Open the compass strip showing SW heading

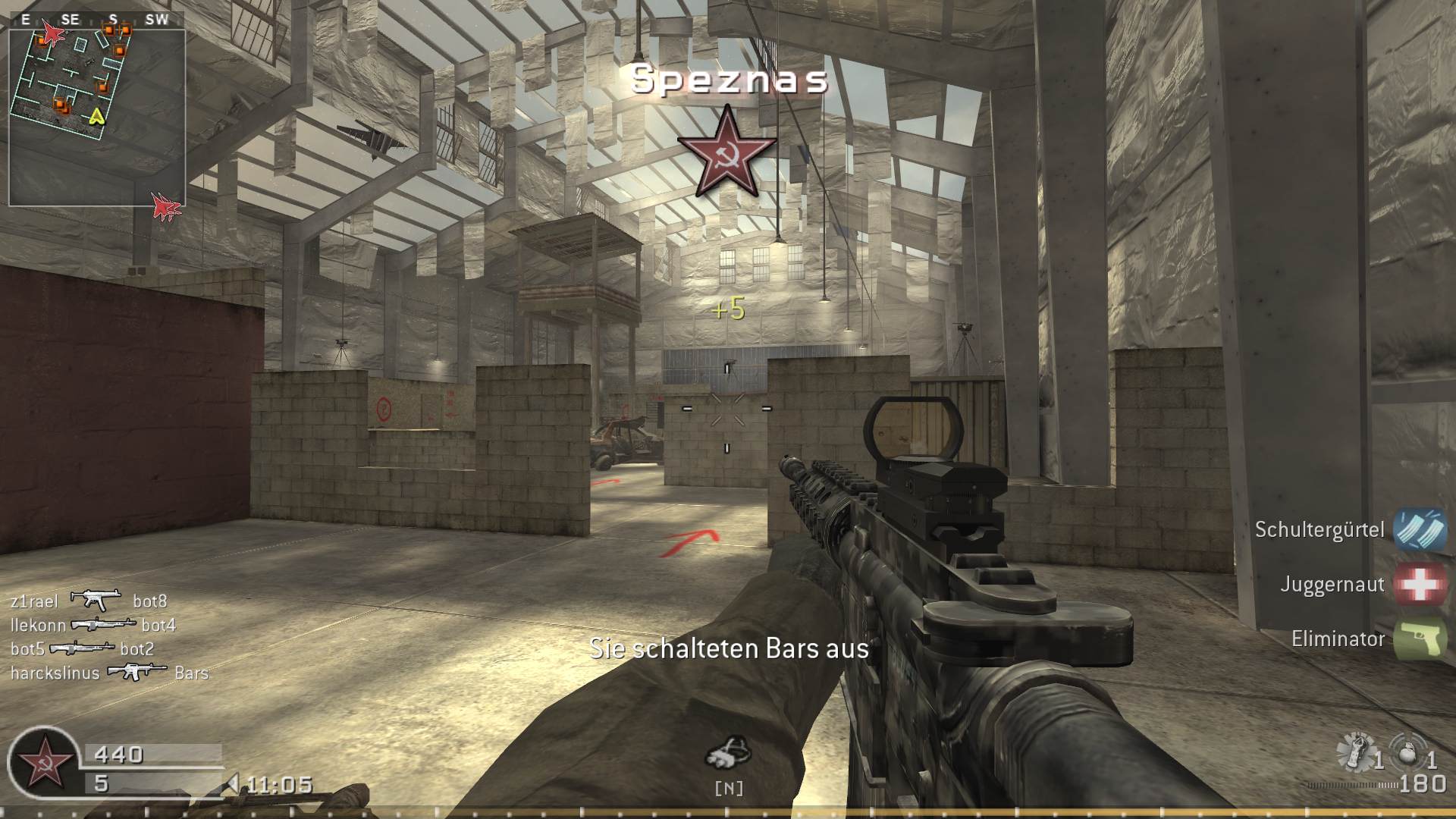(x=156, y=20)
